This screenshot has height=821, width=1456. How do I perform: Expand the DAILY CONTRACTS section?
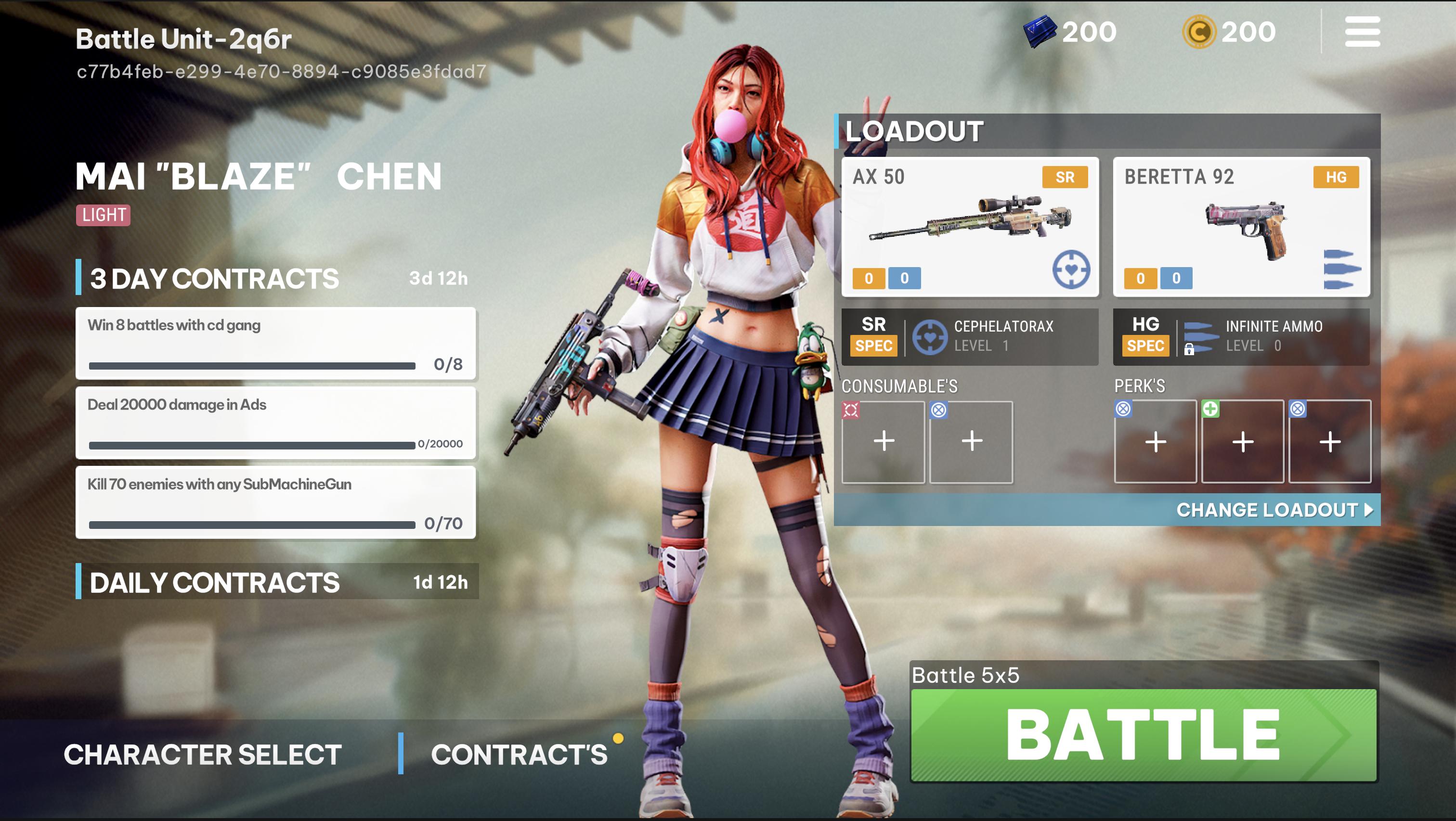[277, 581]
